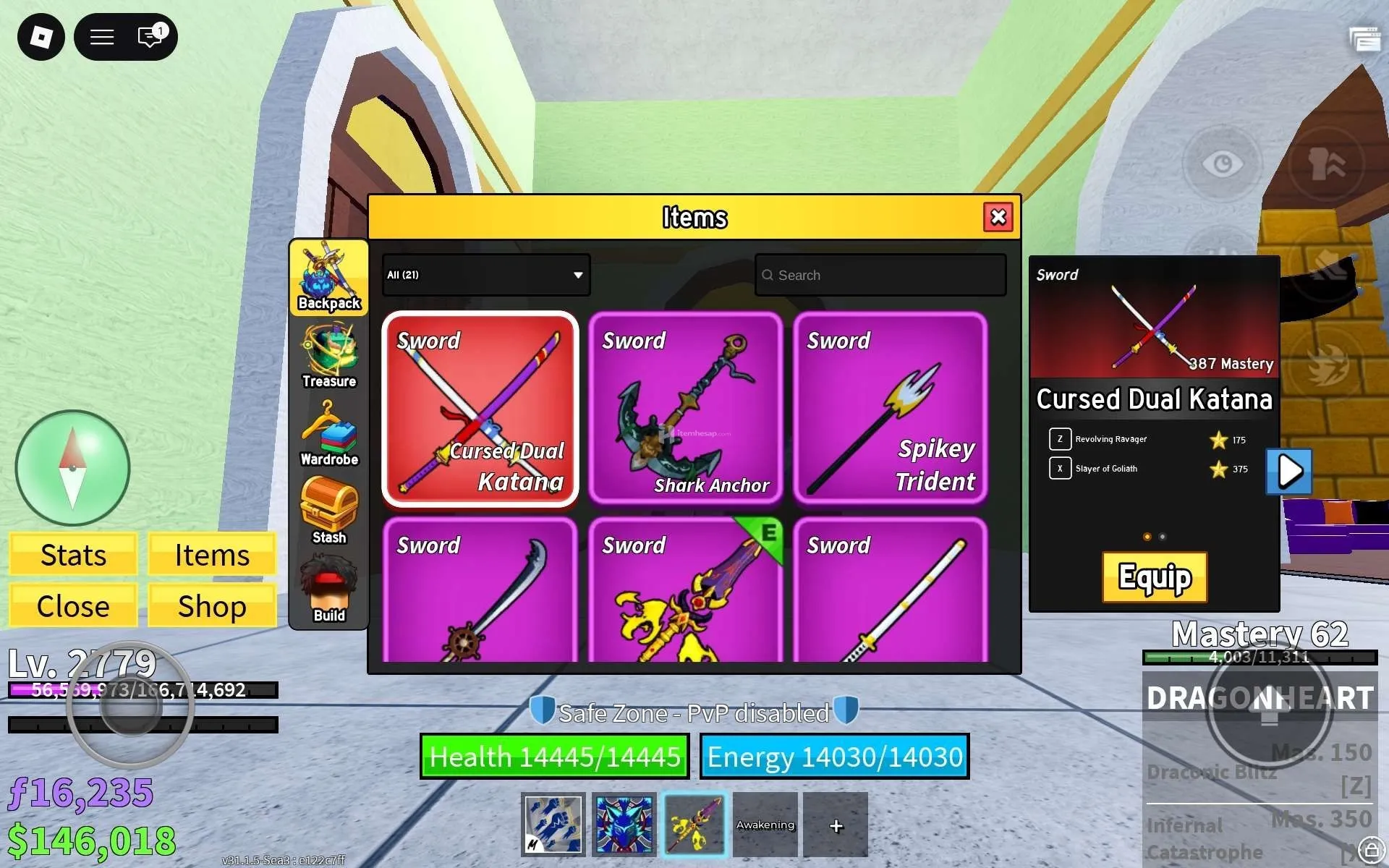
Task: Select the Cursed Dual Katana slot
Action: 480,409
